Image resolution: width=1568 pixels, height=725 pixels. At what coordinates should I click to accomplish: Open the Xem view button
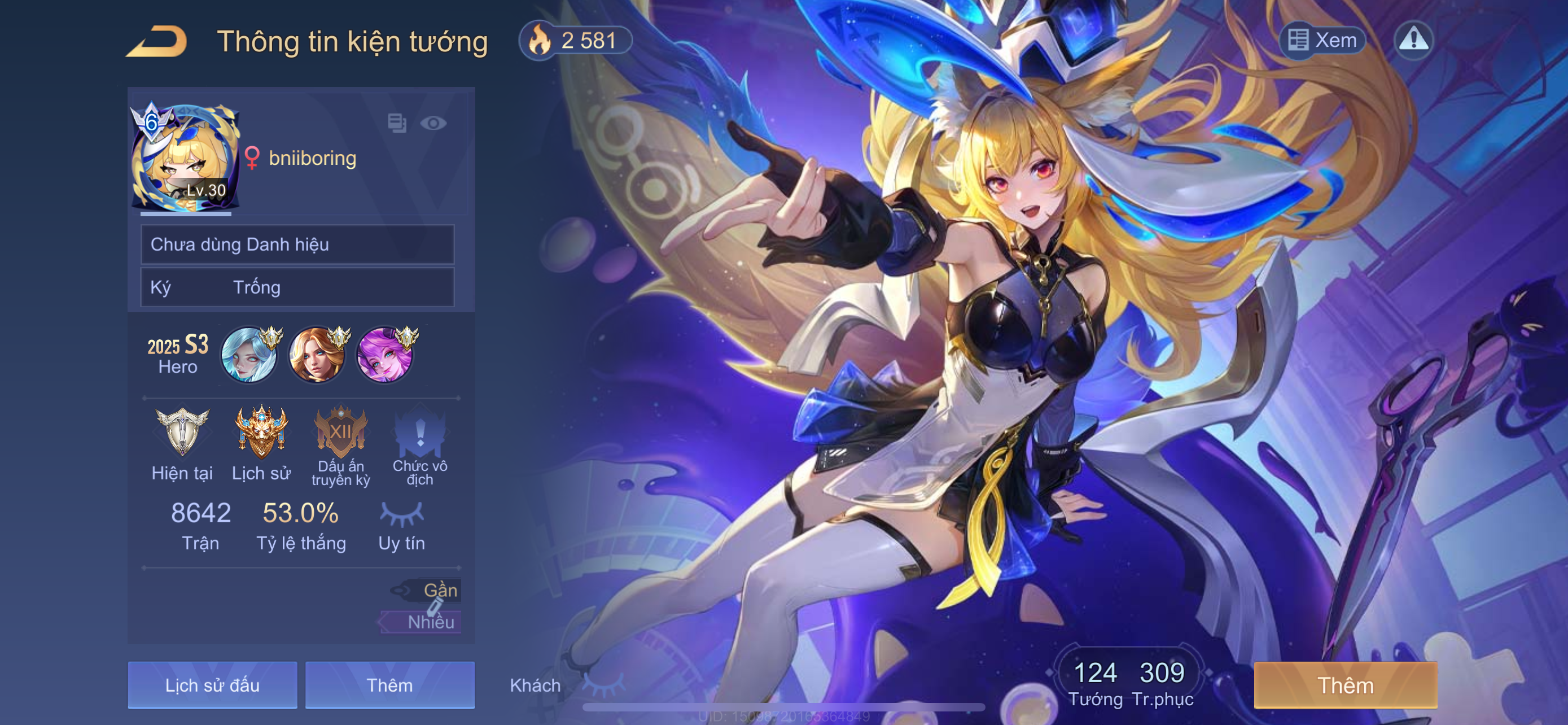tap(1322, 40)
